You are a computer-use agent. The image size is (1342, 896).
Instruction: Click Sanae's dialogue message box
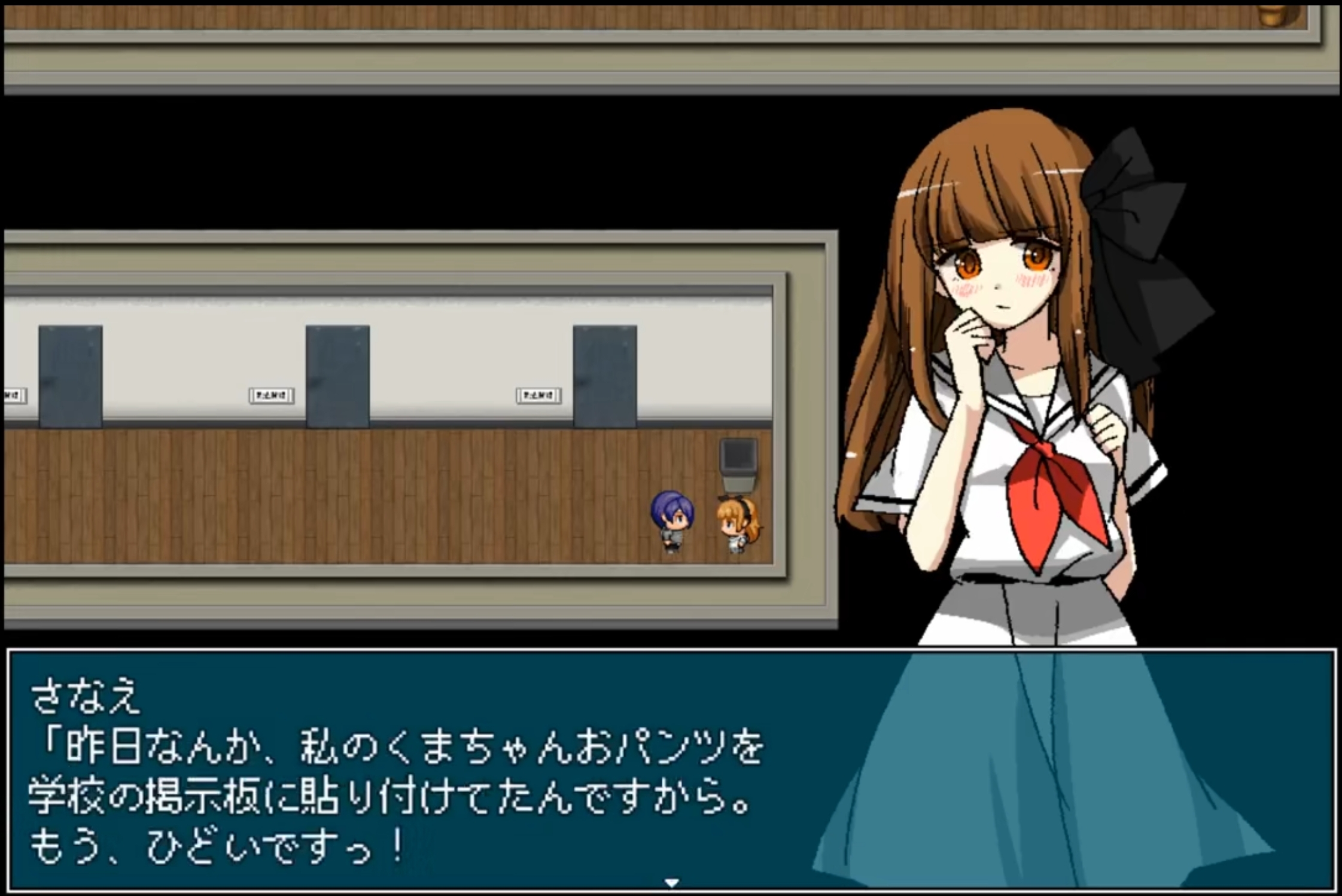click(419, 772)
